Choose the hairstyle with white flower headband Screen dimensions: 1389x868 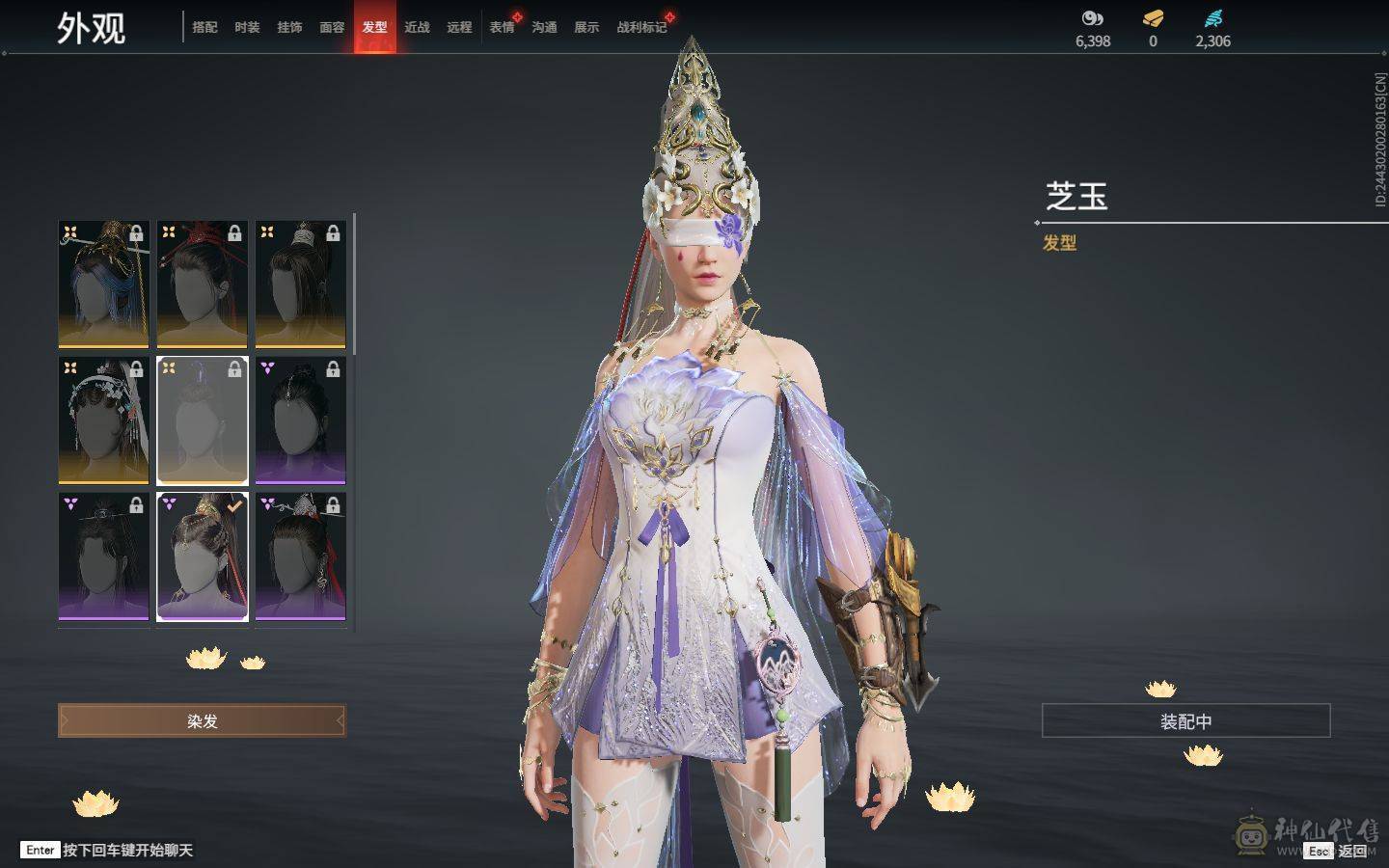click(x=104, y=420)
